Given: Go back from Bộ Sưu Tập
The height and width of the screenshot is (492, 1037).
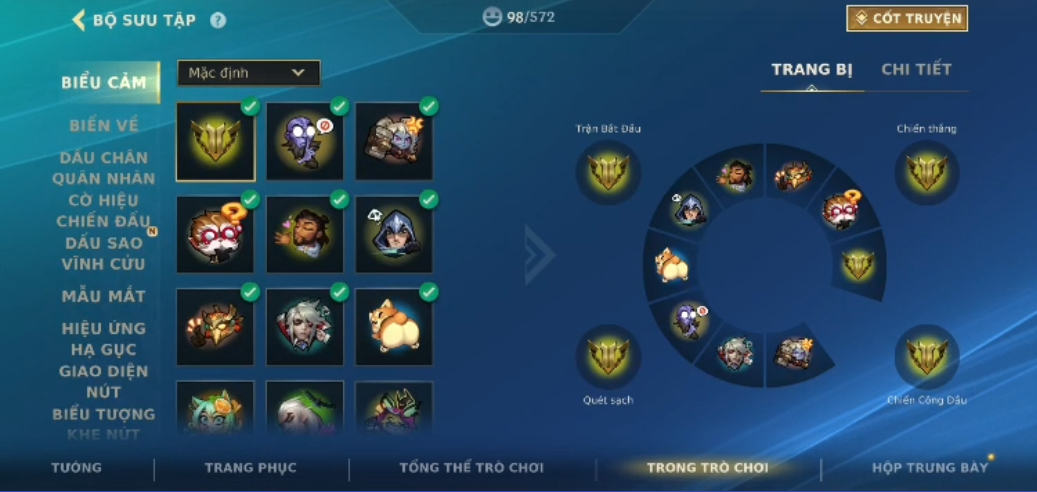Looking at the screenshot, I should 79,20.
